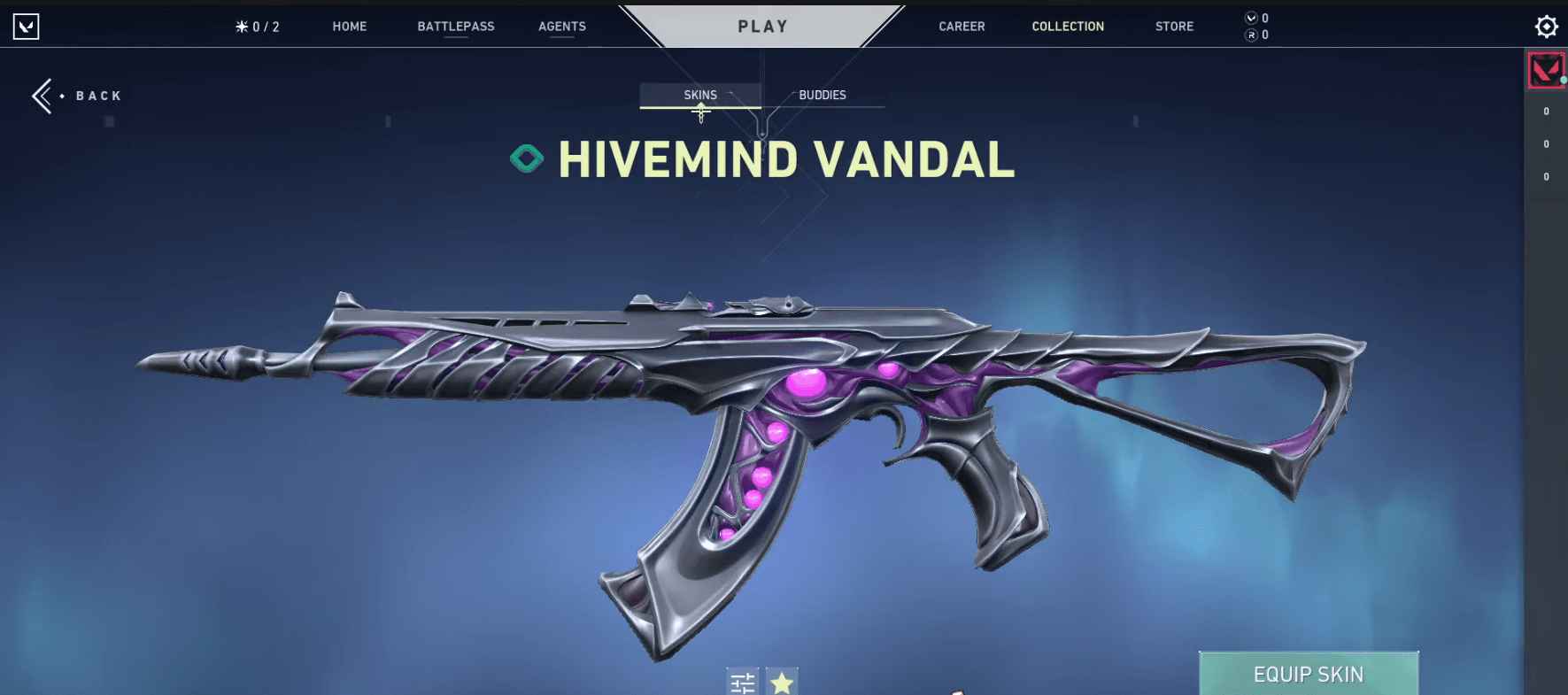Check the daily missions progress indicator
The height and width of the screenshot is (695, 1568).
point(257,27)
